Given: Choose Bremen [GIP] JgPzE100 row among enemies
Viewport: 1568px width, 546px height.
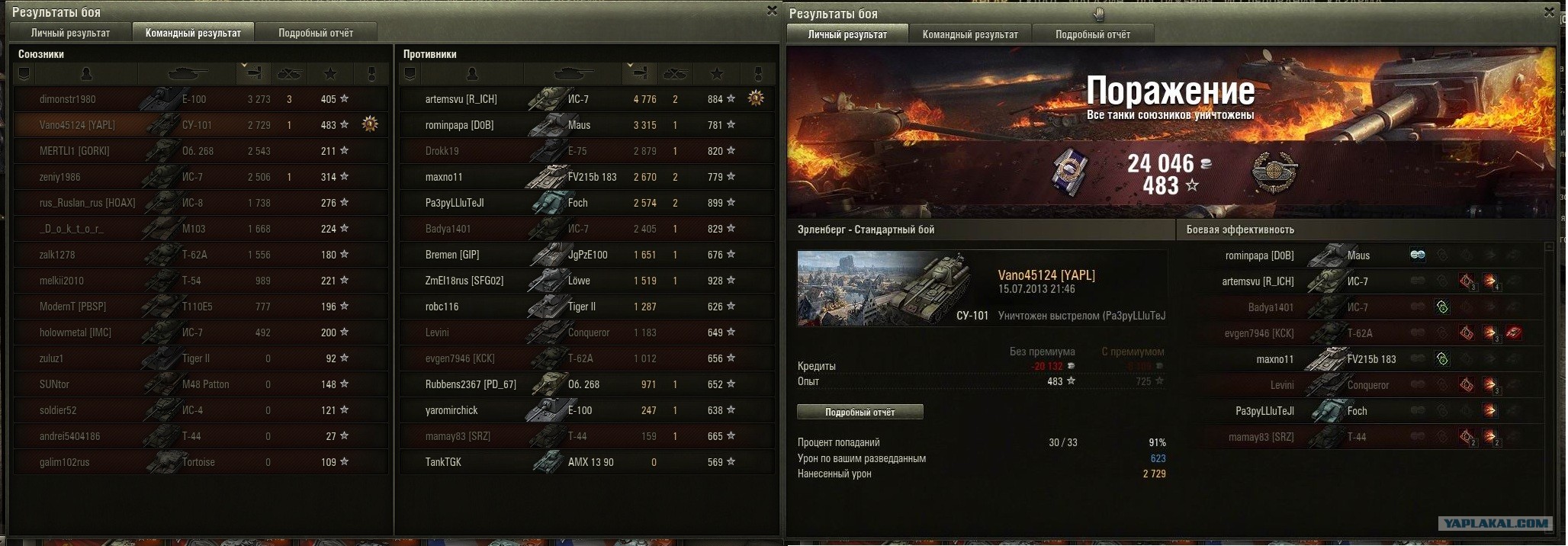Looking at the screenshot, I should point(586,255).
